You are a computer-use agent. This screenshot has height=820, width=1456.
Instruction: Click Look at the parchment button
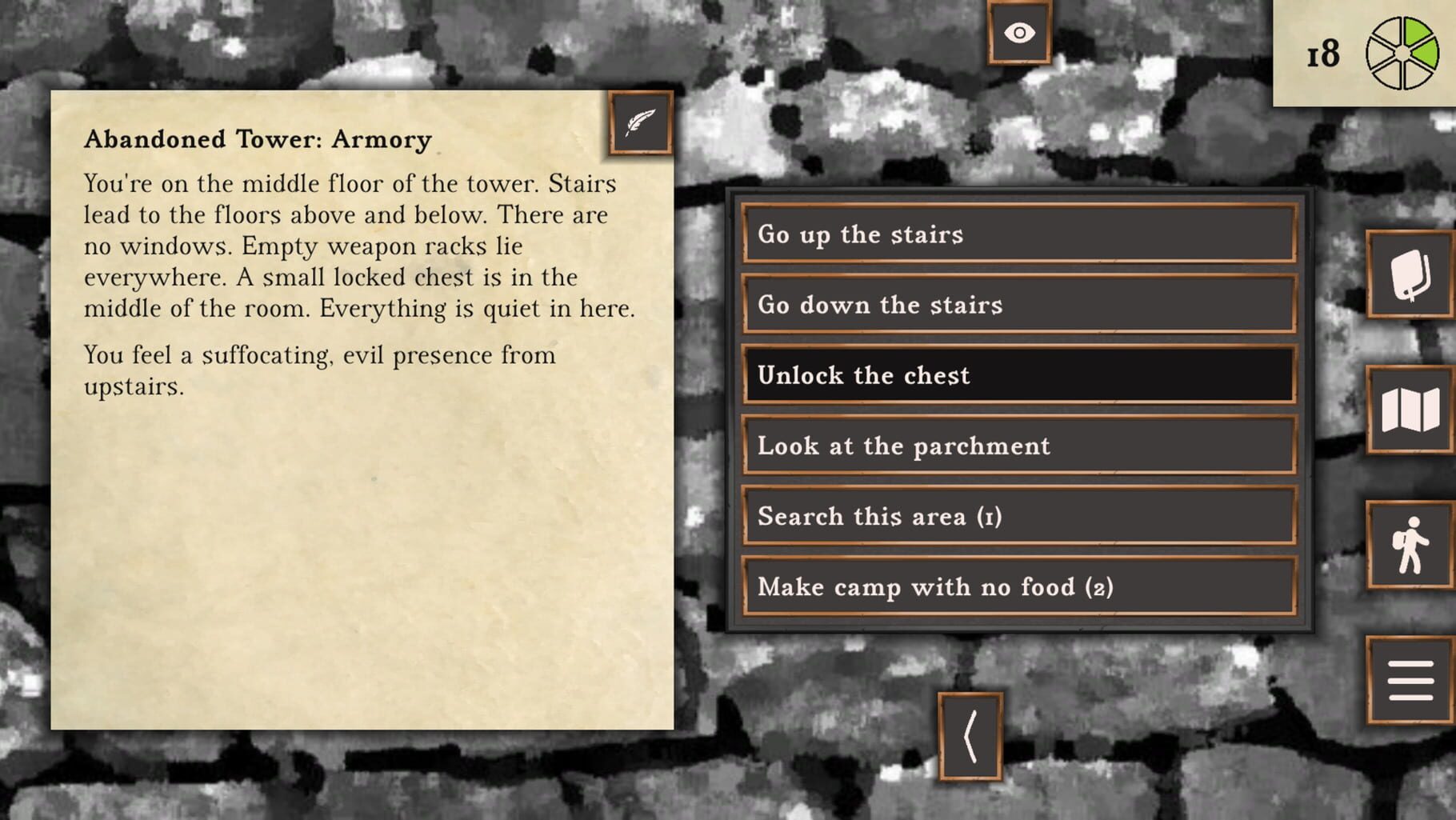coord(1018,446)
